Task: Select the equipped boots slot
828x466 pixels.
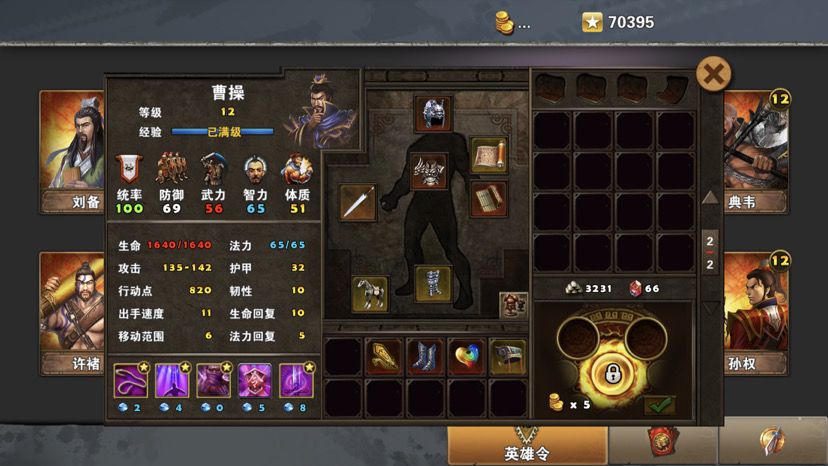Action: (x=433, y=283)
